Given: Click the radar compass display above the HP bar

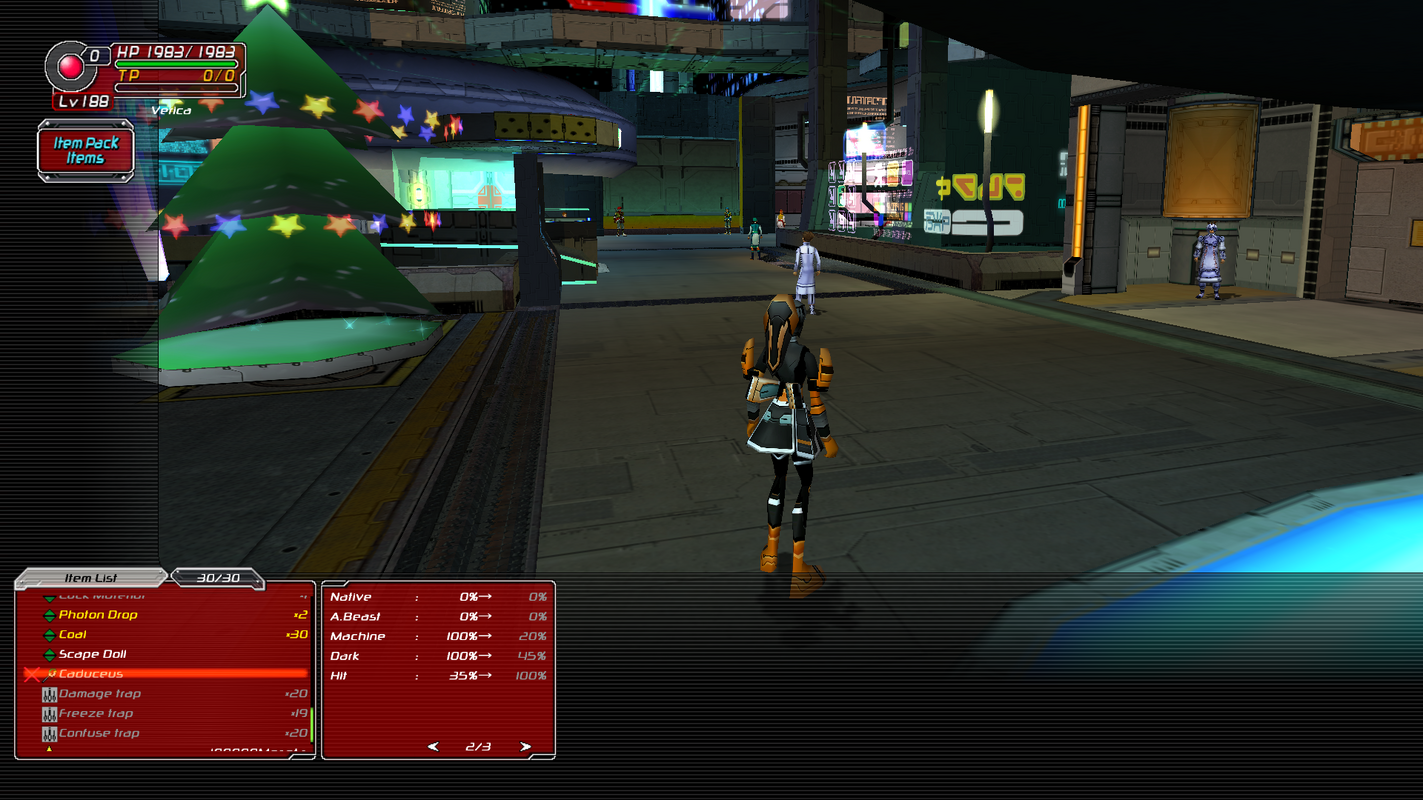Looking at the screenshot, I should tap(69, 65).
